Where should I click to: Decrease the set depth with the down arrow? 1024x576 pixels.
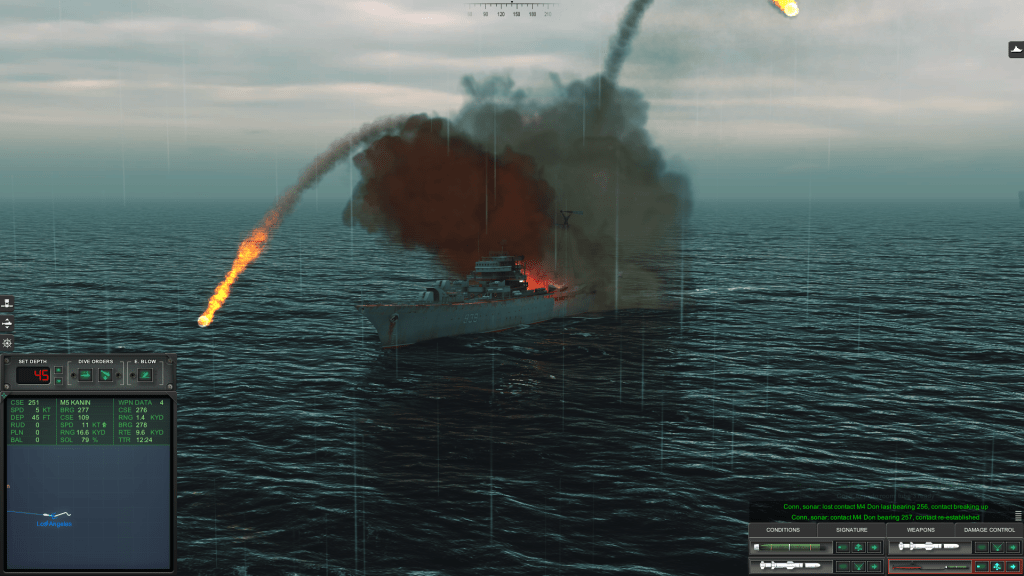(x=58, y=380)
